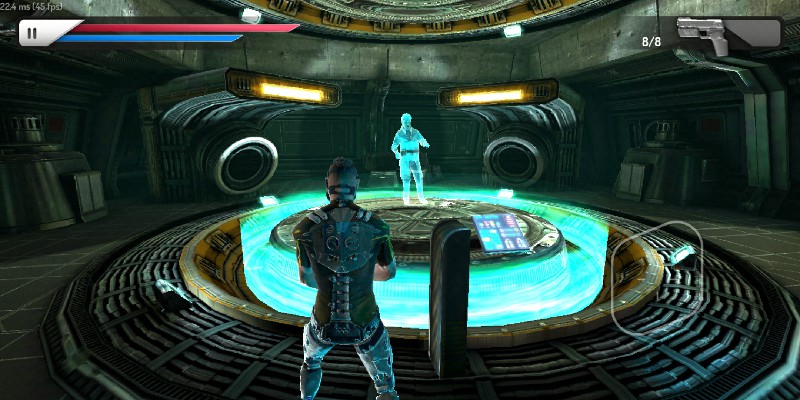800x400 pixels.
Task: Pause the game with the pause button
Action: click(x=33, y=33)
